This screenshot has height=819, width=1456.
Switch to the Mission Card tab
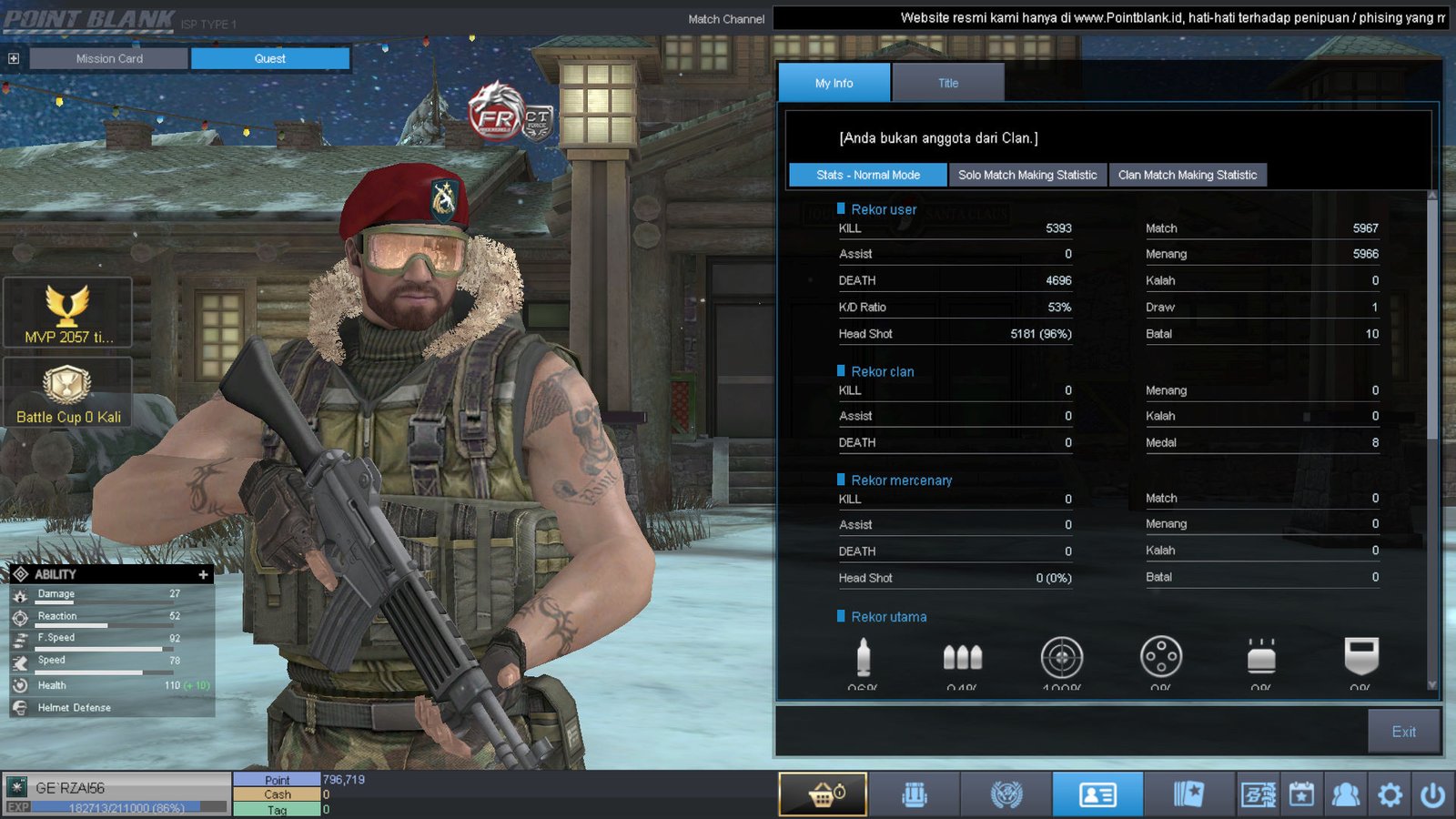pyautogui.click(x=109, y=58)
